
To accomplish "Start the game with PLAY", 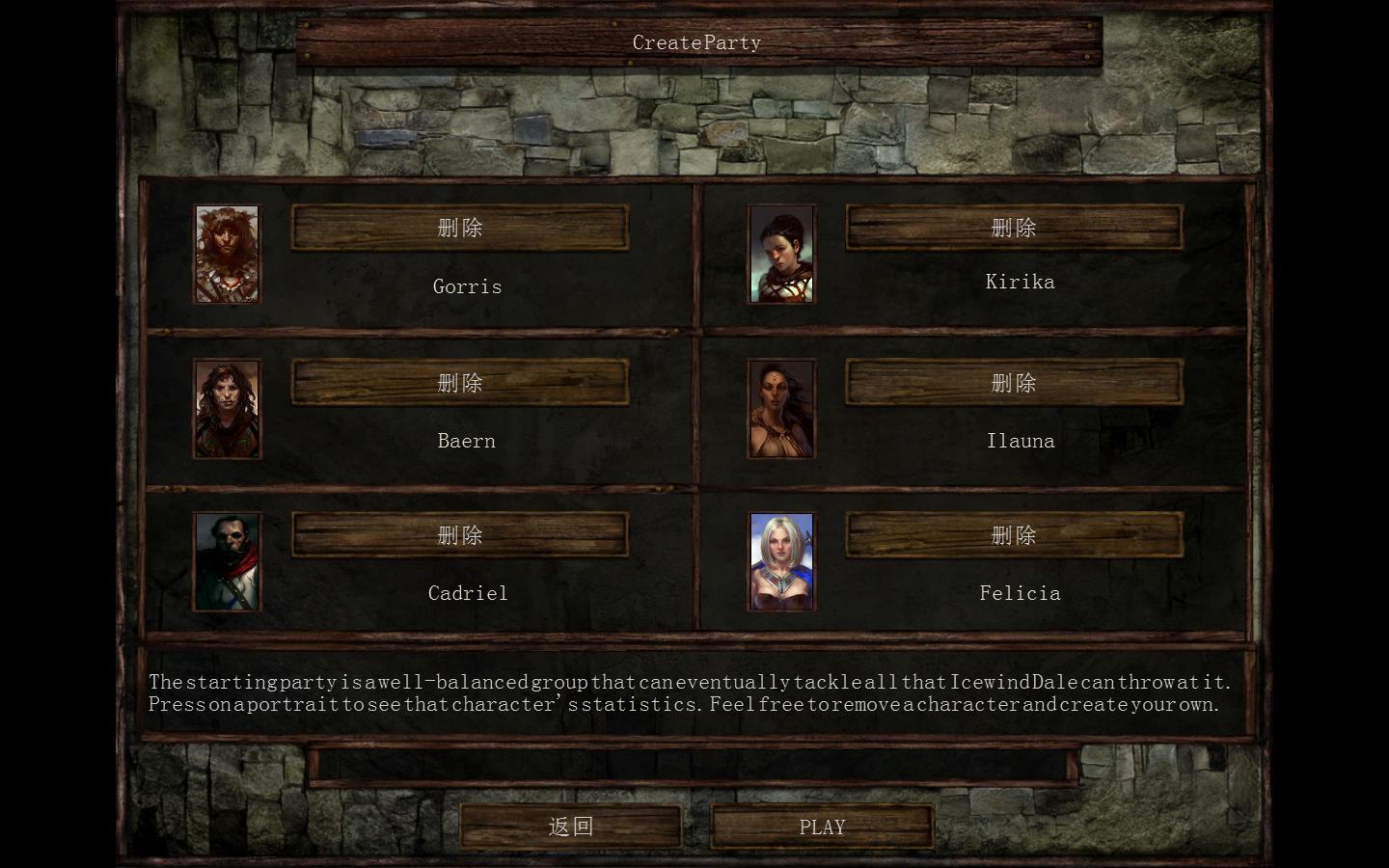I will pyautogui.click(x=822, y=827).
